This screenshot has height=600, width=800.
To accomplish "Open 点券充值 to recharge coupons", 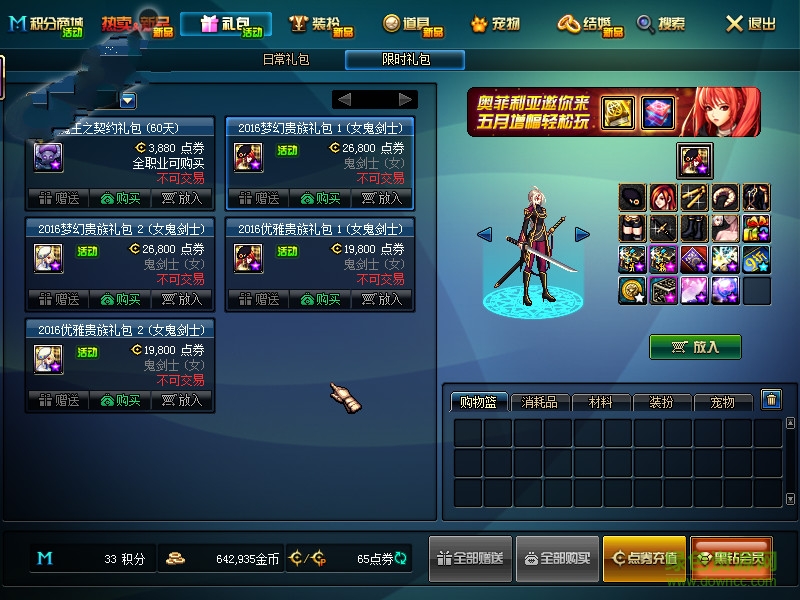I will point(644,559).
